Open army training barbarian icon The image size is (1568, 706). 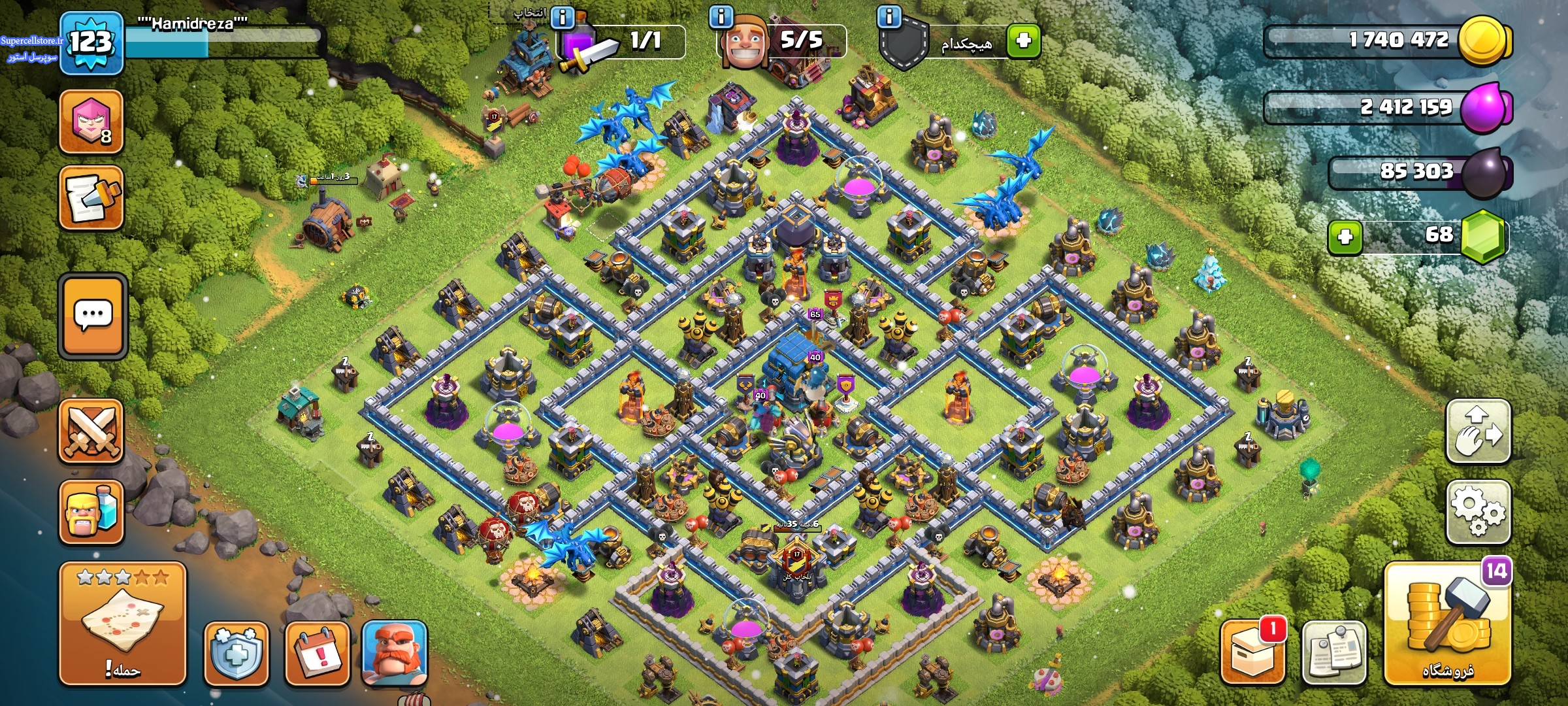91,513
